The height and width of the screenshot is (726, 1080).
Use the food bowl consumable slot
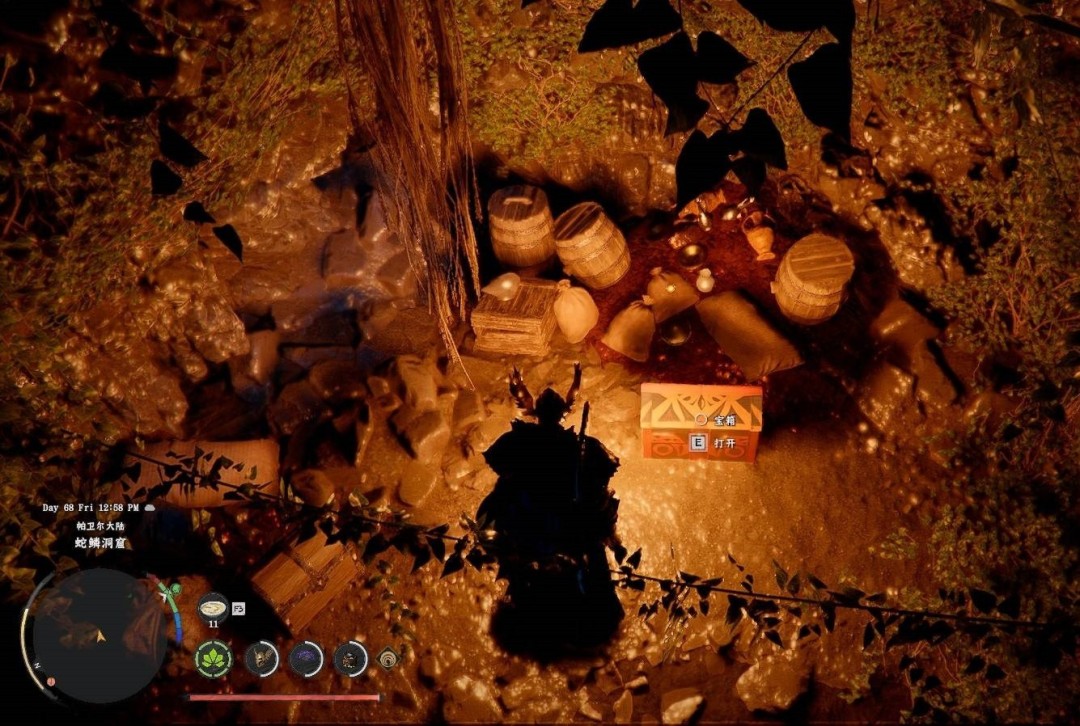click(x=212, y=608)
